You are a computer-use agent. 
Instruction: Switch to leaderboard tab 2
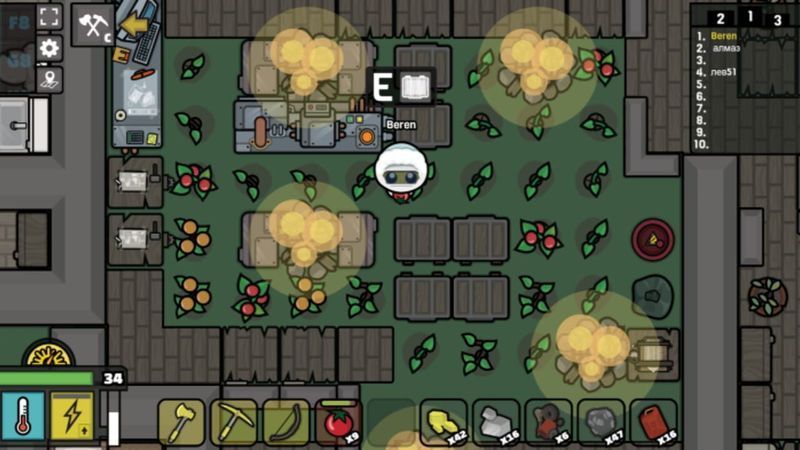click(720, 18)
